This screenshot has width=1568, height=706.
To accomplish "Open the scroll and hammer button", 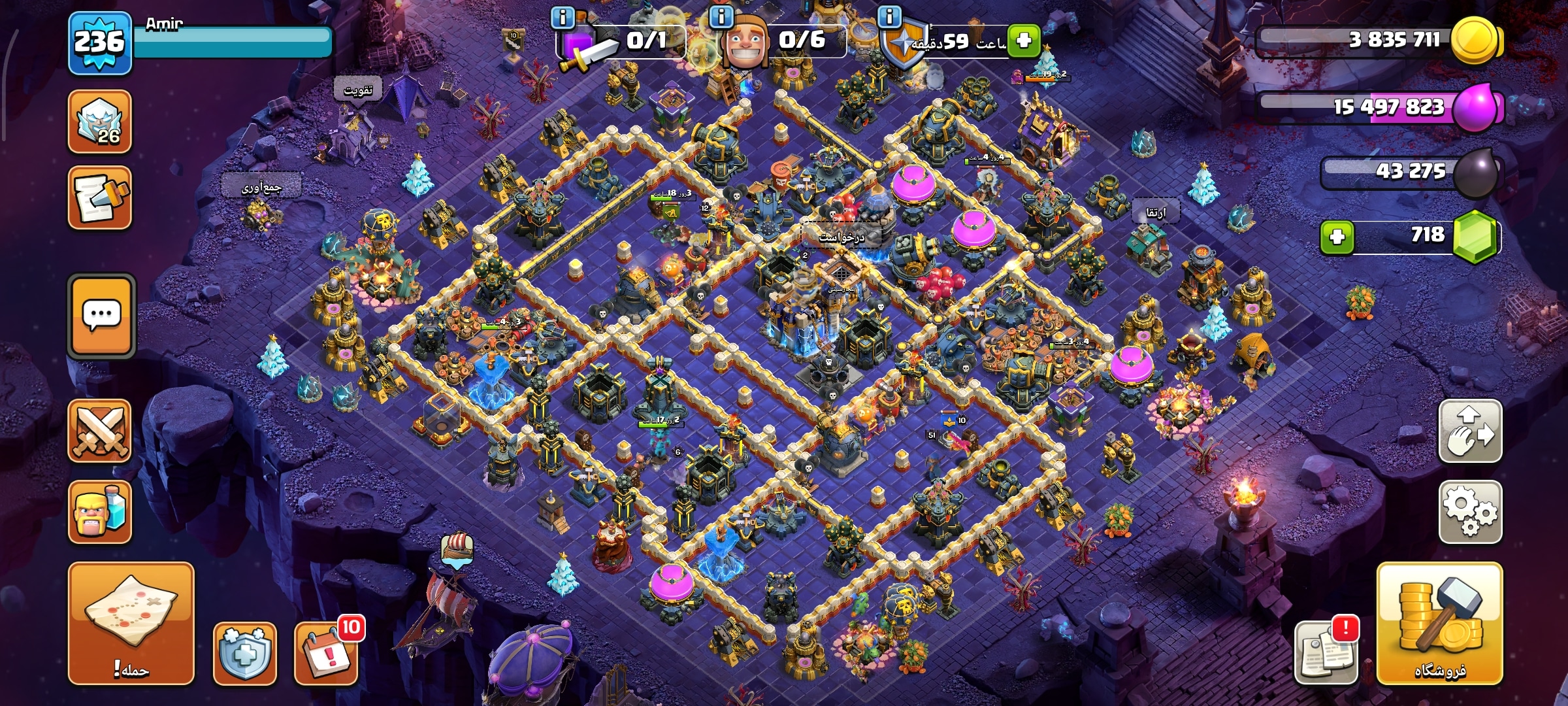I will 100,197.
